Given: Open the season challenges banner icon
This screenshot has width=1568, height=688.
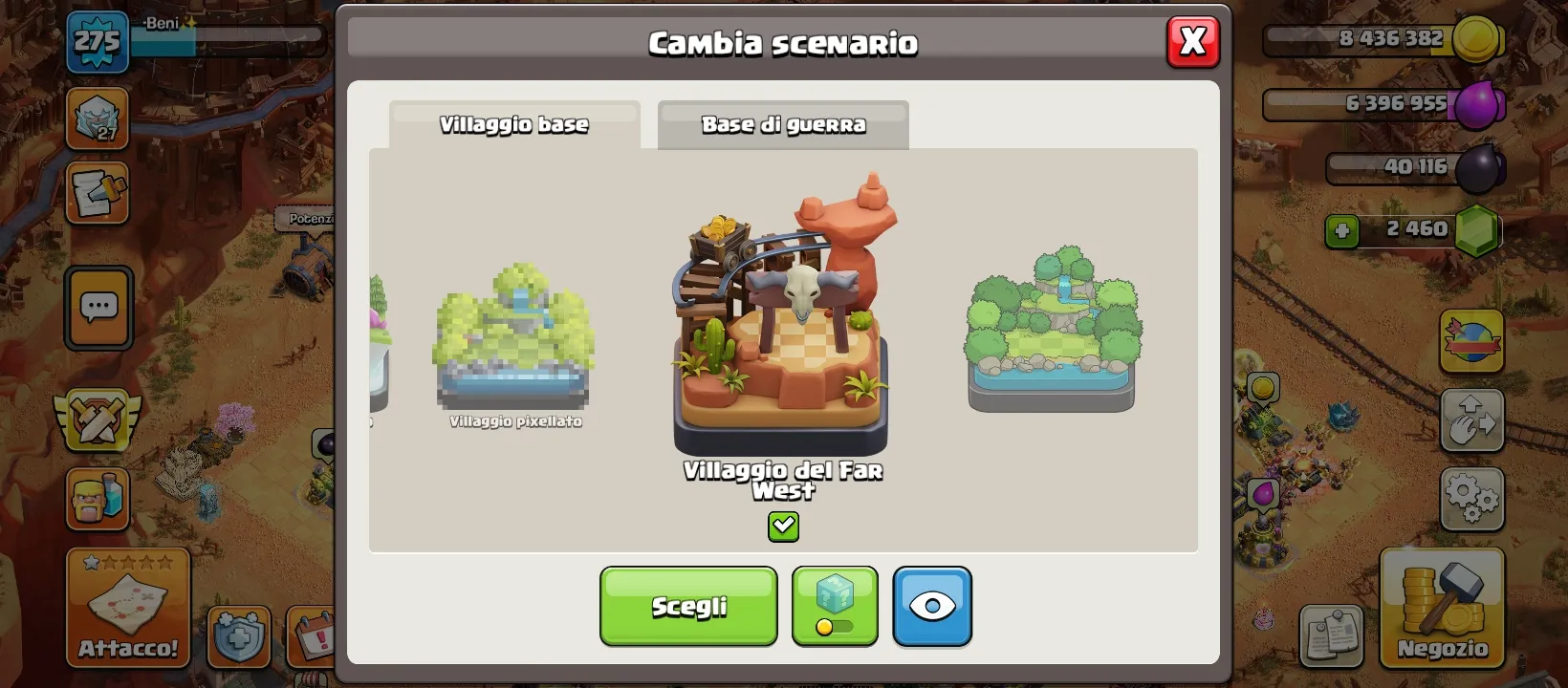Looking at the screenshot, I should [1472, 341].
